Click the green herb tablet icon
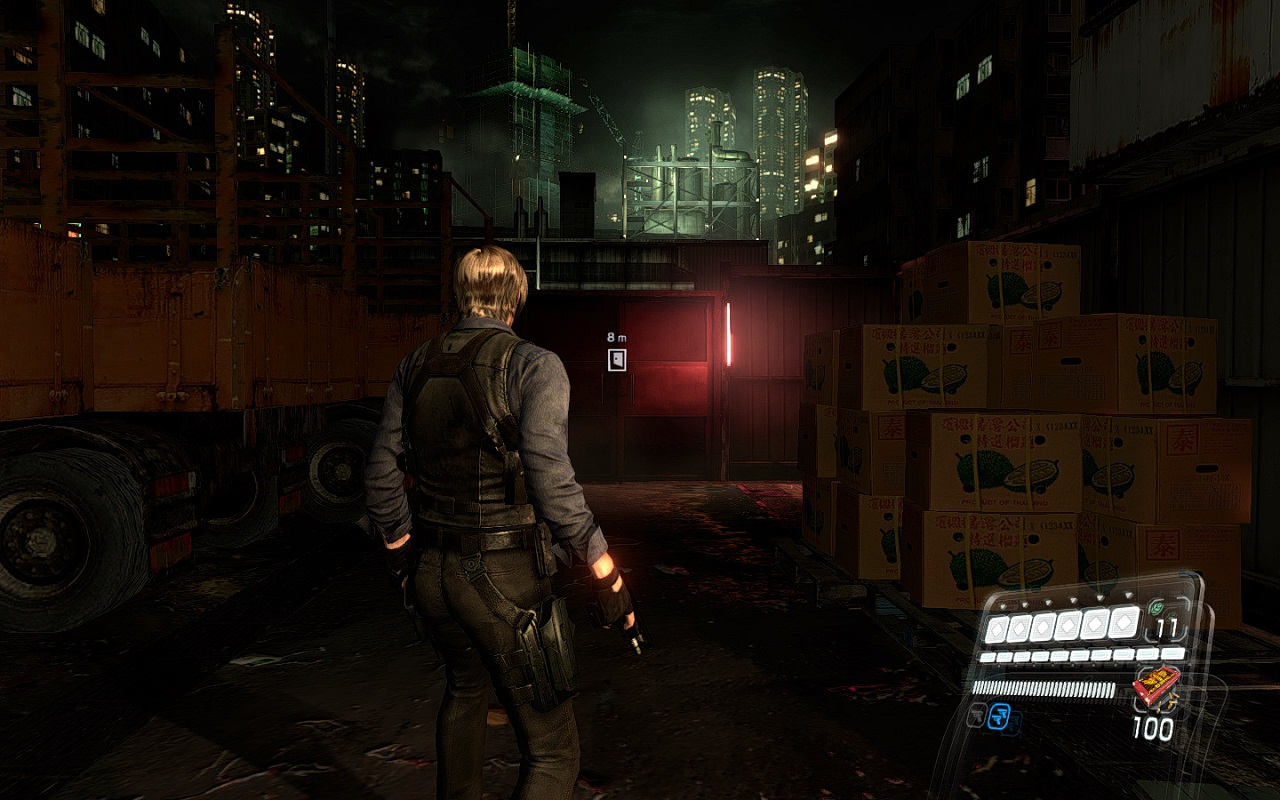The height and width of the screenshot is (800, 1280). [x=1156, y=606]
